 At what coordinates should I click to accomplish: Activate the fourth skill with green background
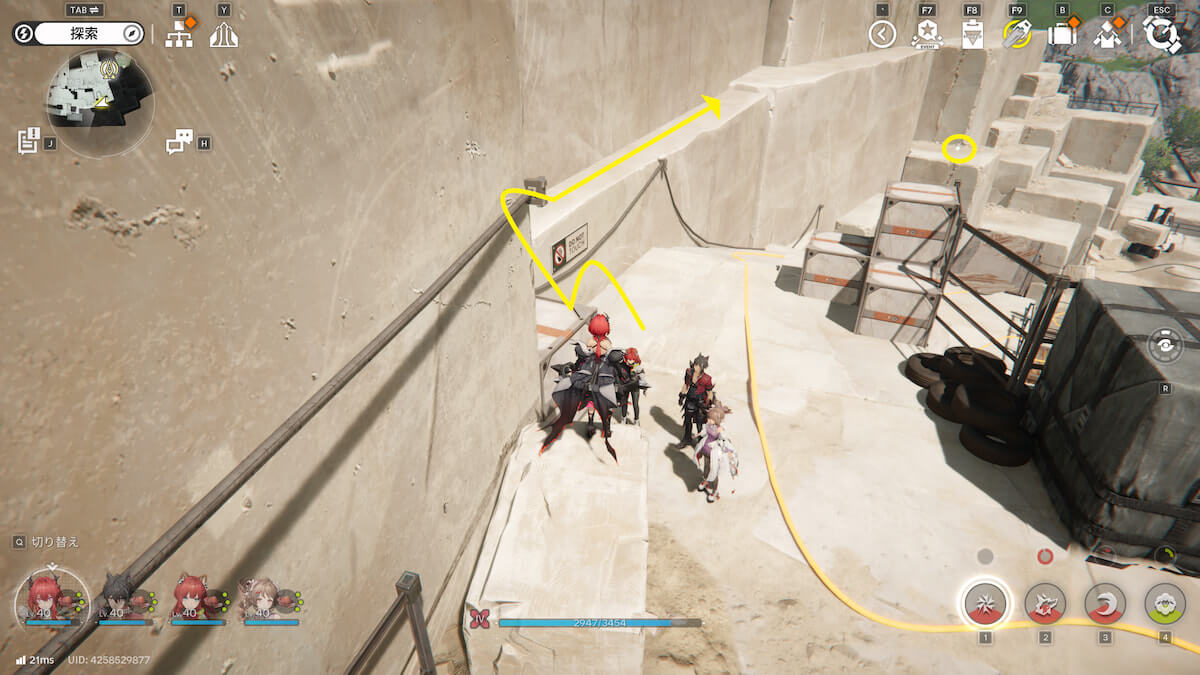point(1165,603)
